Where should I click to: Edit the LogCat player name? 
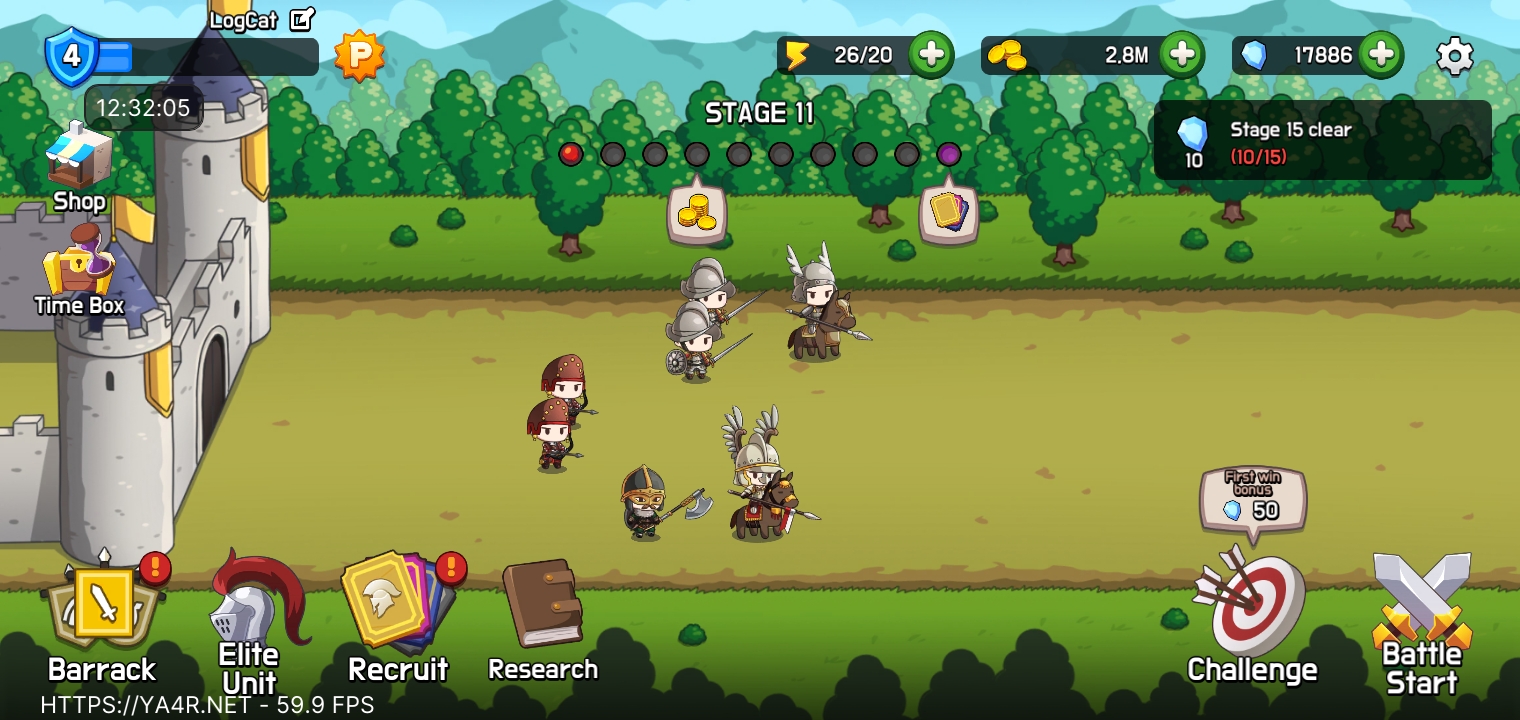coord(302,19)
